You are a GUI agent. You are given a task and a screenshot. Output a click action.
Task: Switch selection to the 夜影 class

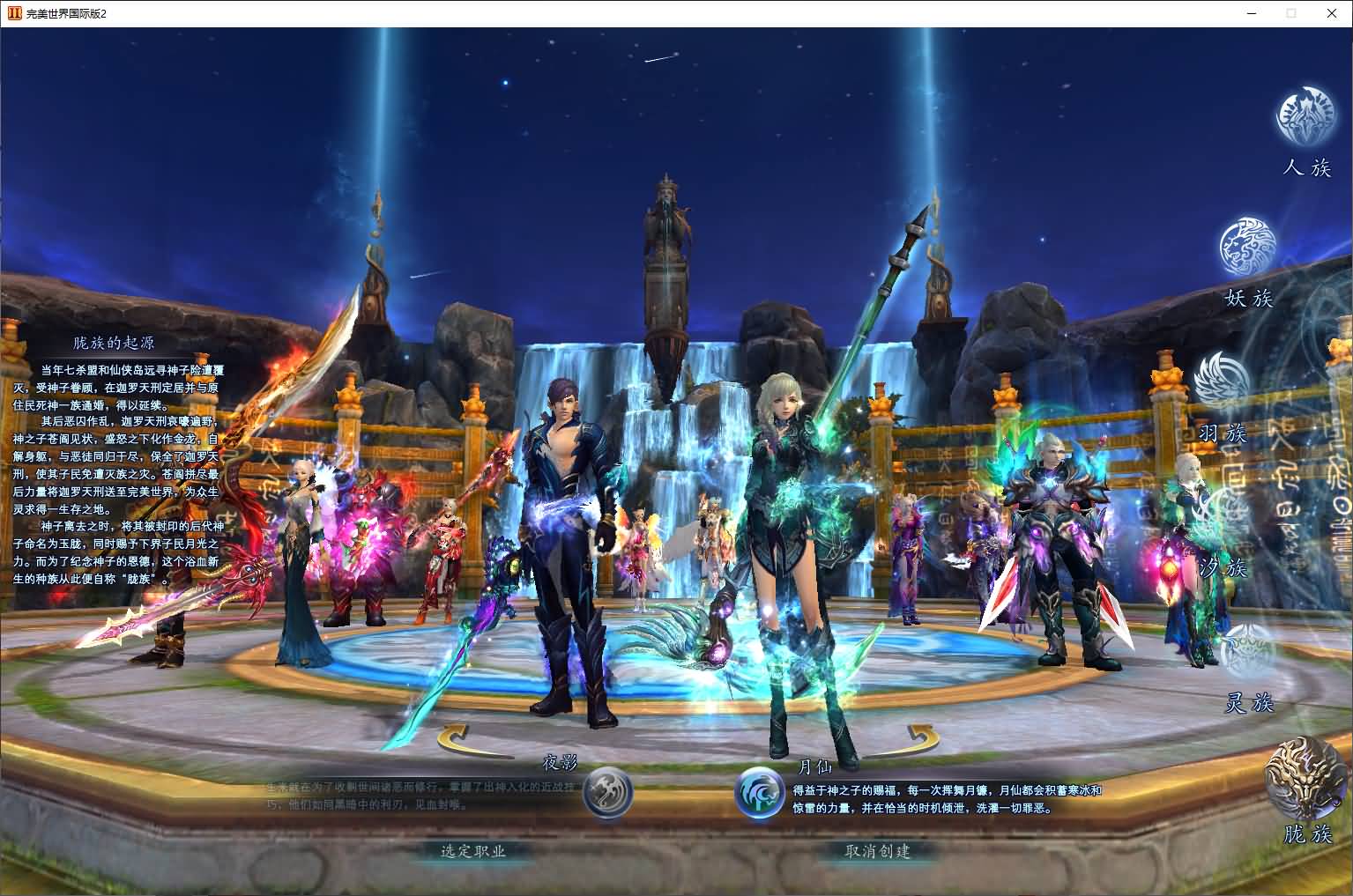point(608,793)
